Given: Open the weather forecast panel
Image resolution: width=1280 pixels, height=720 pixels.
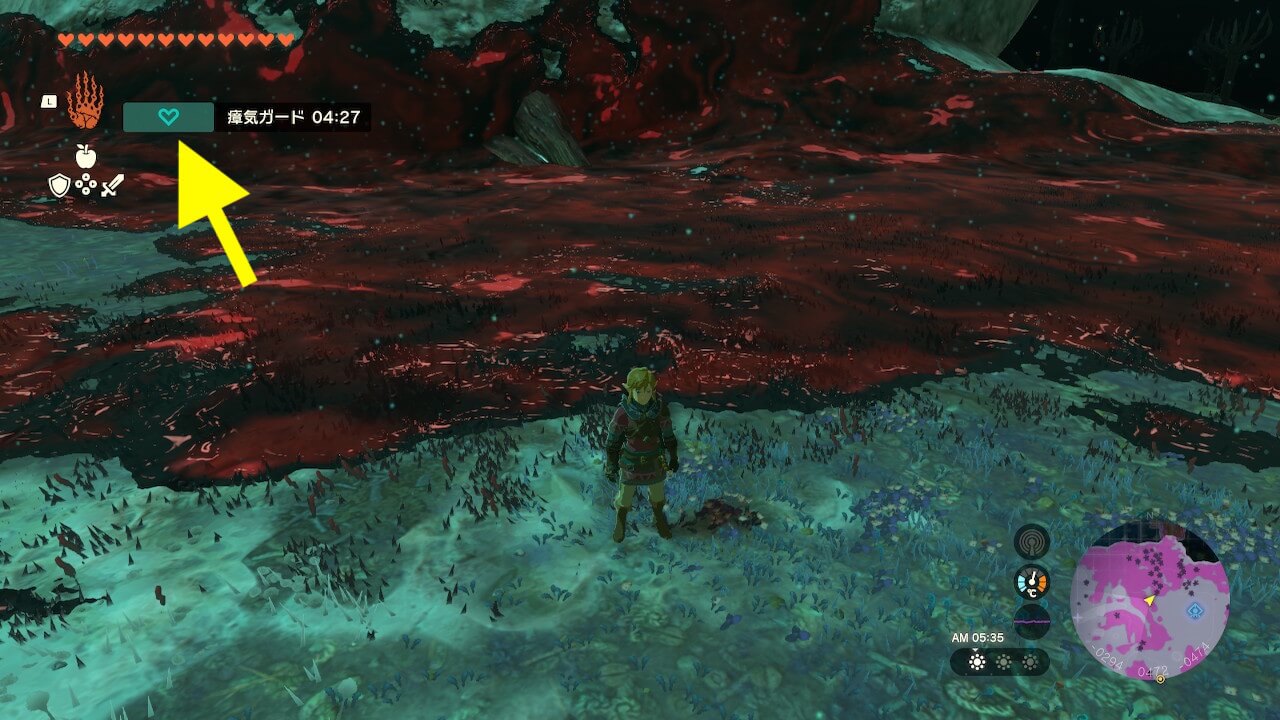Looking at the screenshot, I should (x=1000, y=662).
